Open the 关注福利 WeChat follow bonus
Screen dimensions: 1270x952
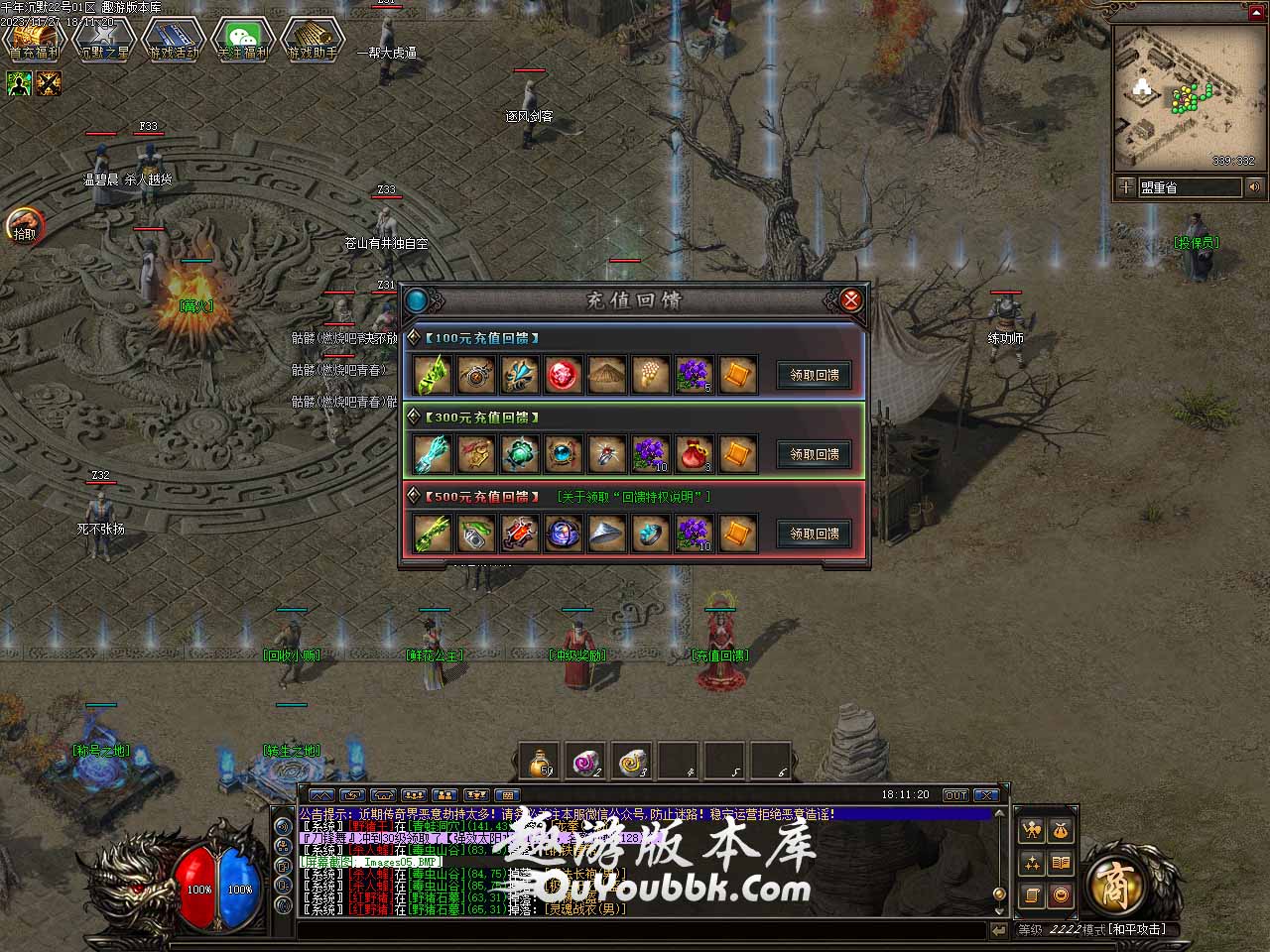(243, 40)
